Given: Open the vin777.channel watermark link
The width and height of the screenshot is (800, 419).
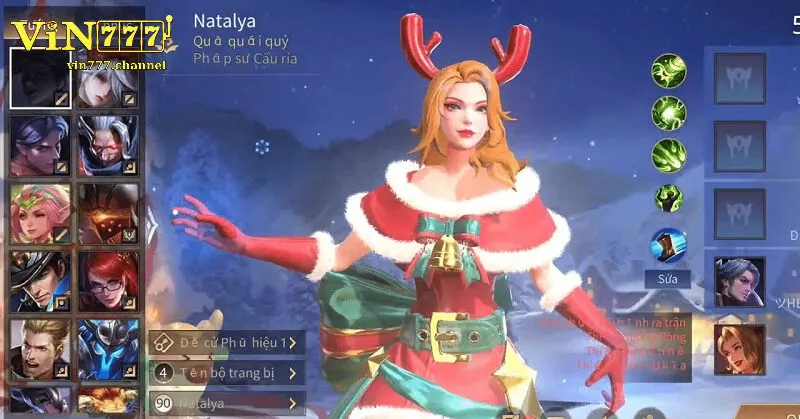Looking at the screenshot, I should tap(117, 65).
